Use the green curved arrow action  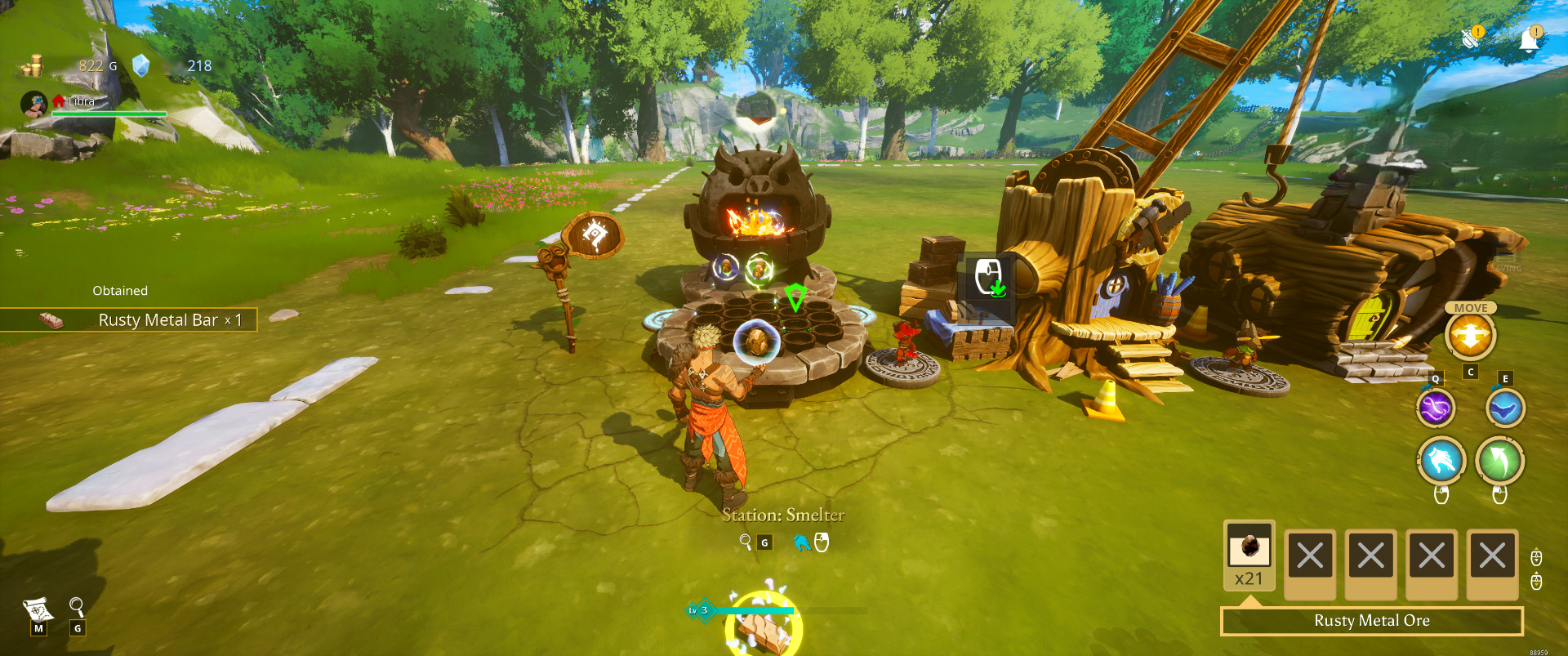1500,460
